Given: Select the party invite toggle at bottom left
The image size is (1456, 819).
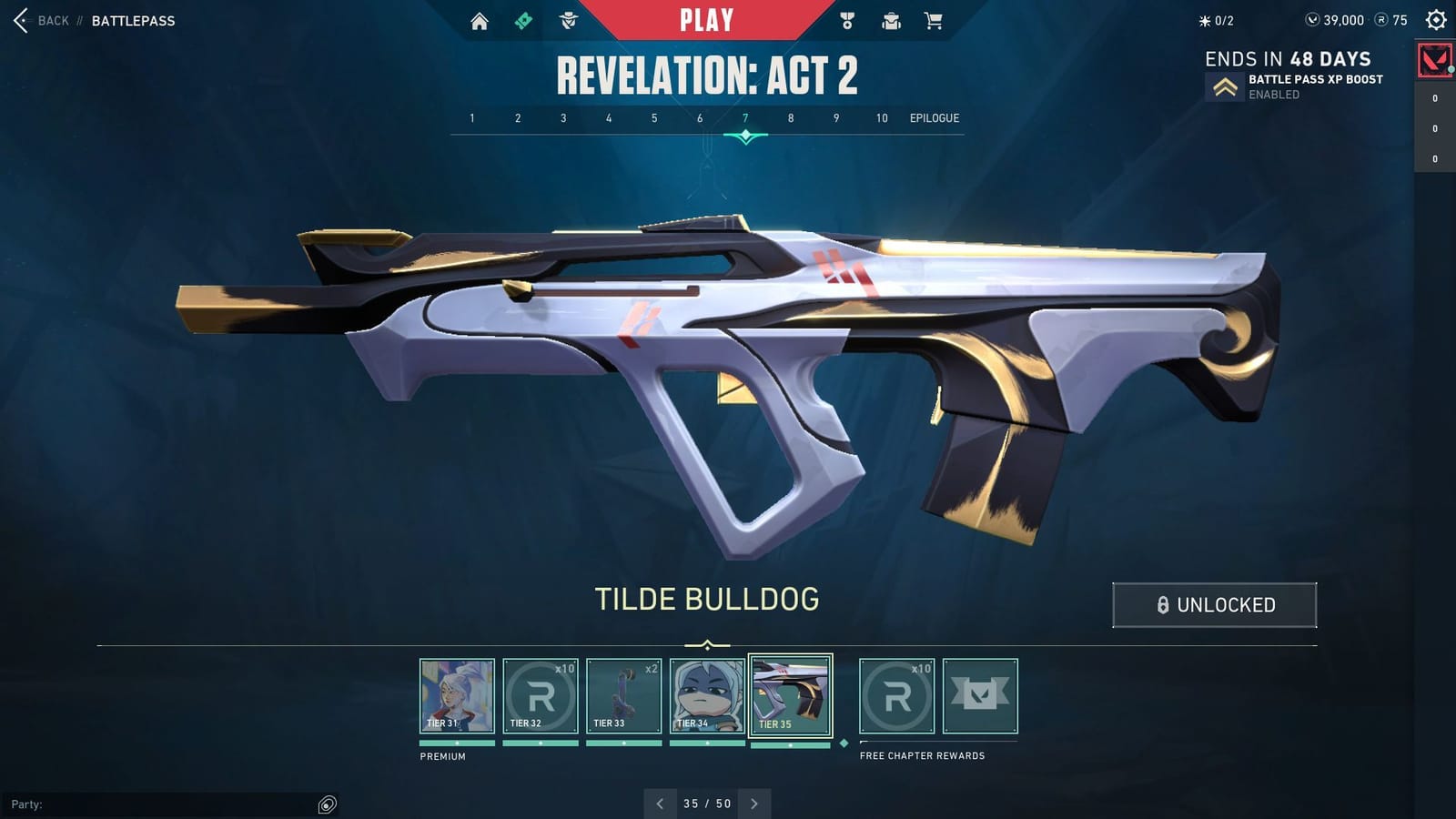Looking at the screenshot, I should coord(325,804).
